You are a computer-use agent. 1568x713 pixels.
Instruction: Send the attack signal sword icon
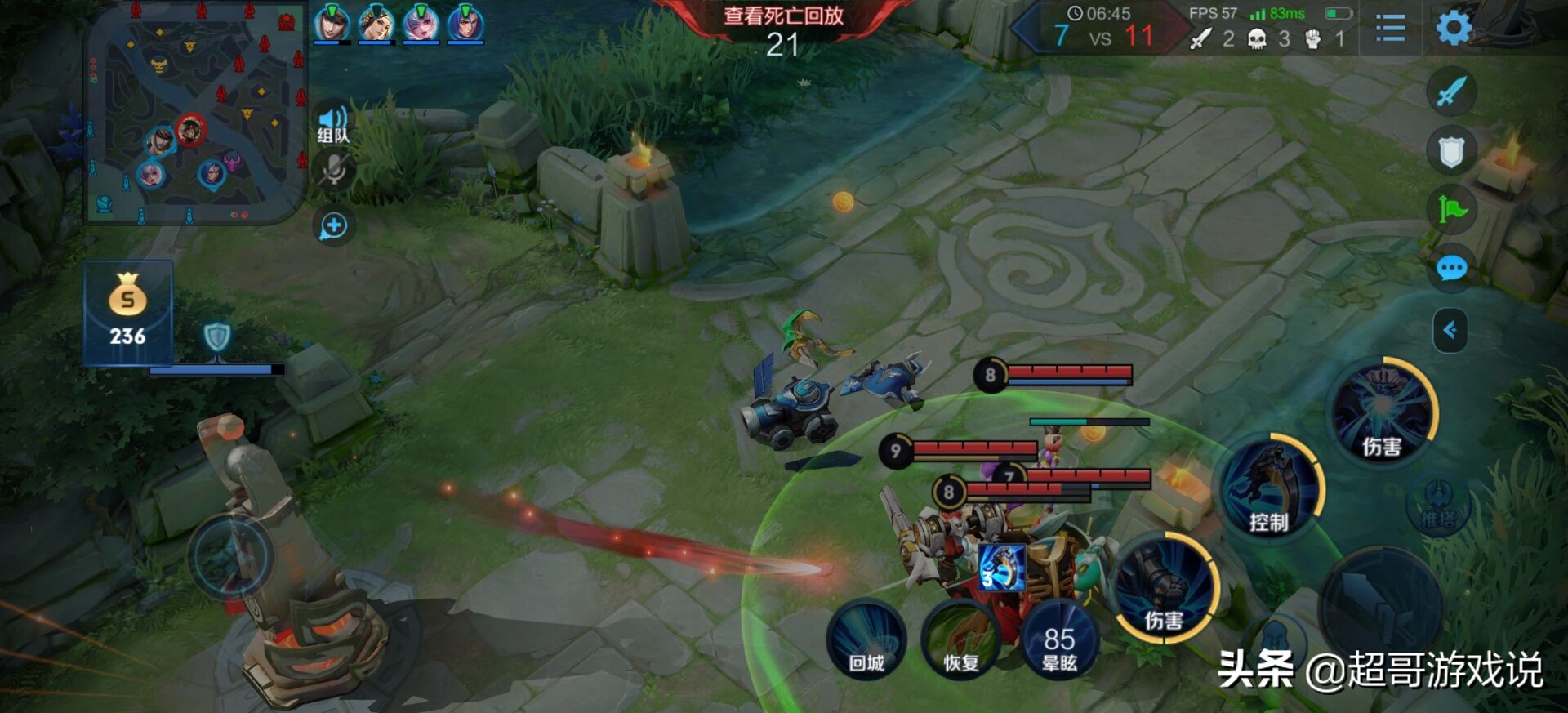tap(1451, 91)
